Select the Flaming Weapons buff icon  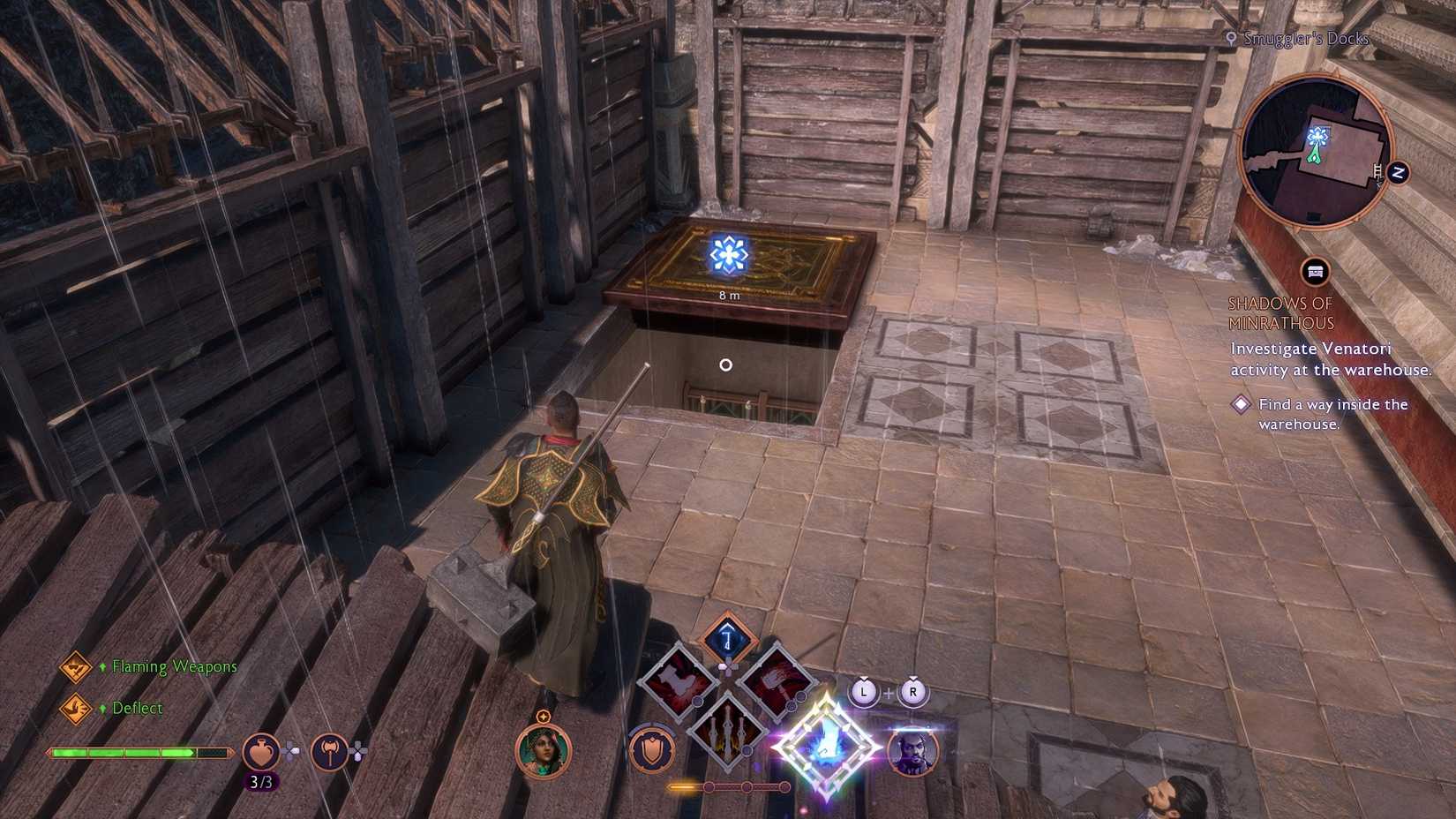pyautogui.click(x=76, y=668)
